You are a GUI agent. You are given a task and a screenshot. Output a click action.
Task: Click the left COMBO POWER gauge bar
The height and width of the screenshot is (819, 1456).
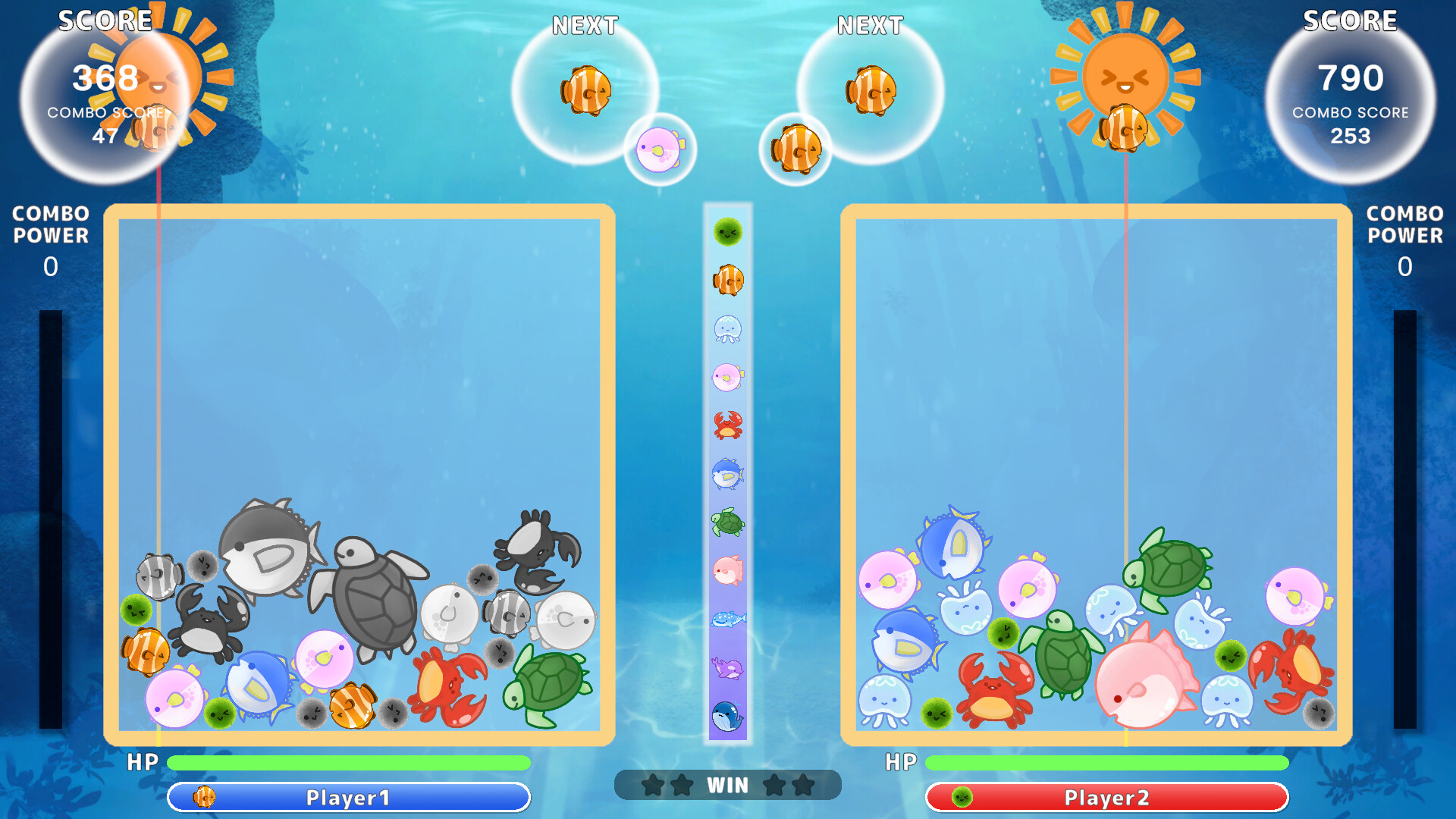pyautogui.click(x=52, y=516)
